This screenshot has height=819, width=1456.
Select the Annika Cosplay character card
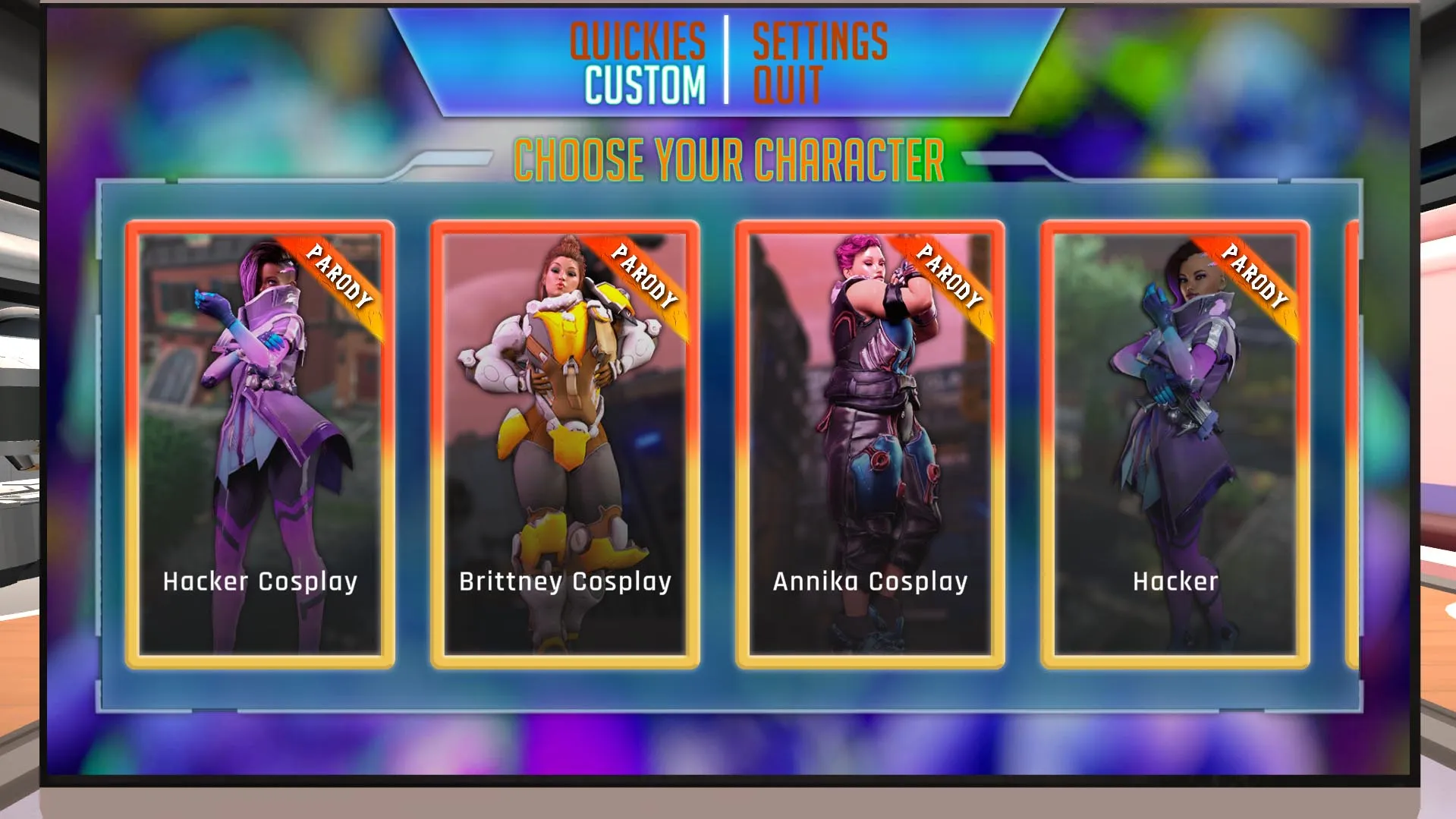[x=870, y=444]
